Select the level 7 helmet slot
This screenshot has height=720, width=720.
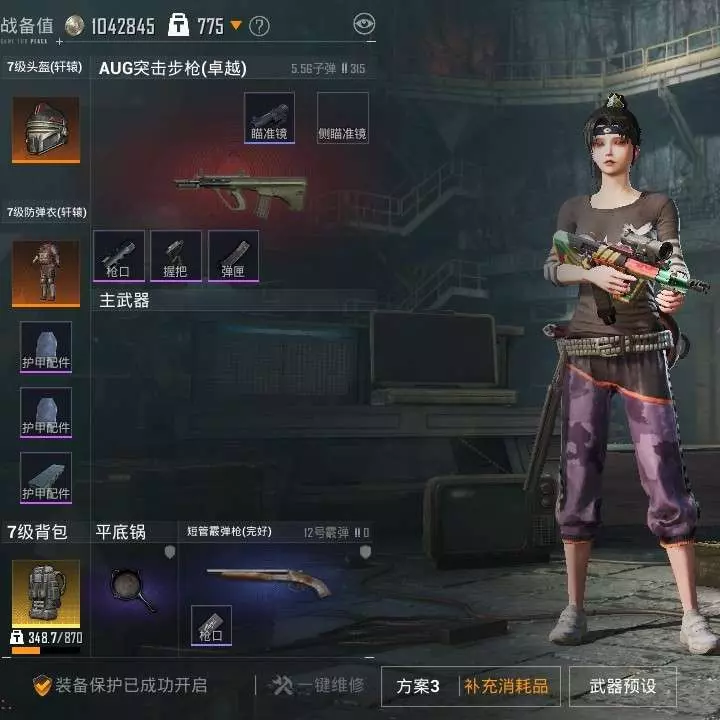(46, 130)
